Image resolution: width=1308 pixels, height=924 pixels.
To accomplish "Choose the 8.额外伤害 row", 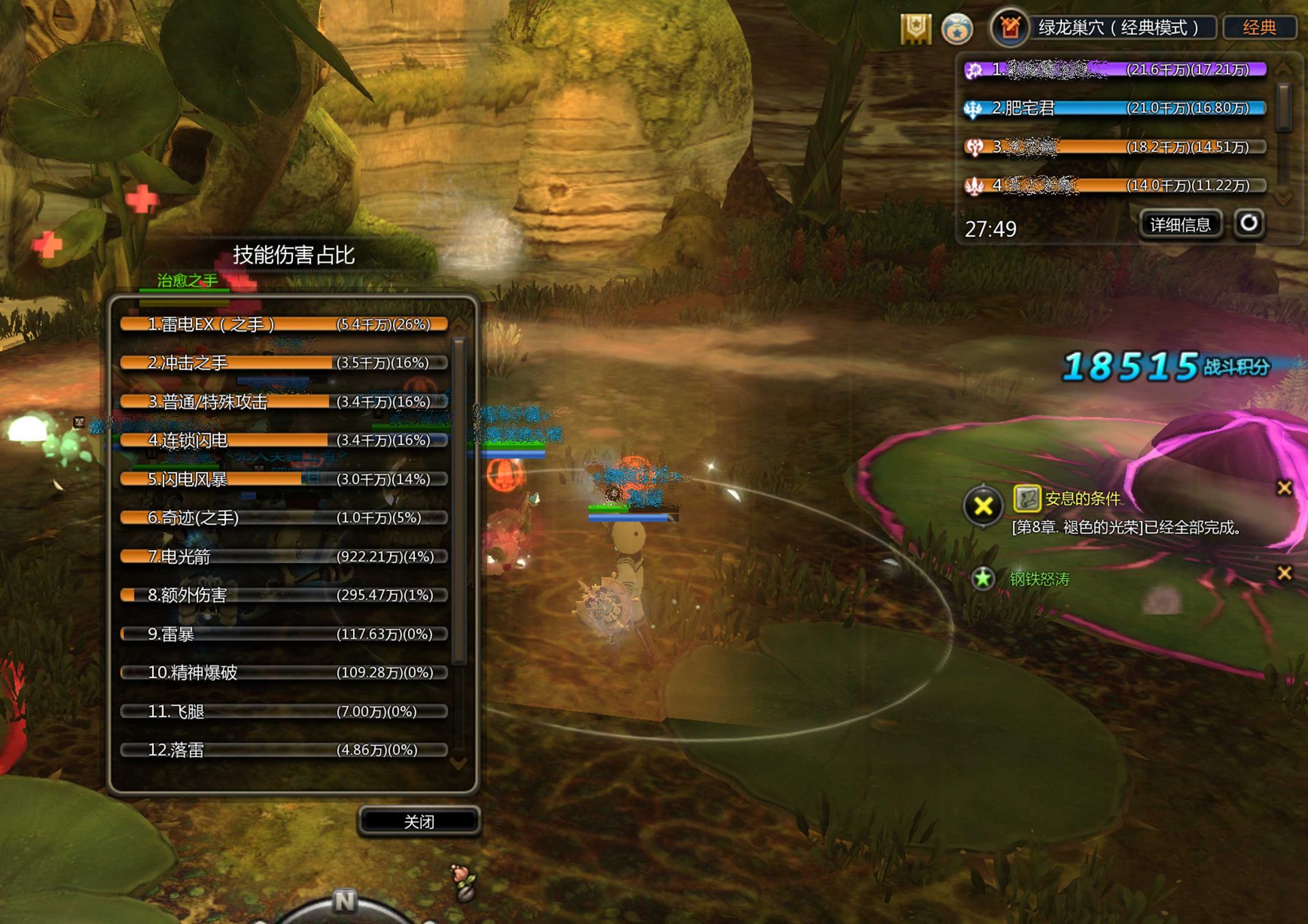I will [283, 595].
